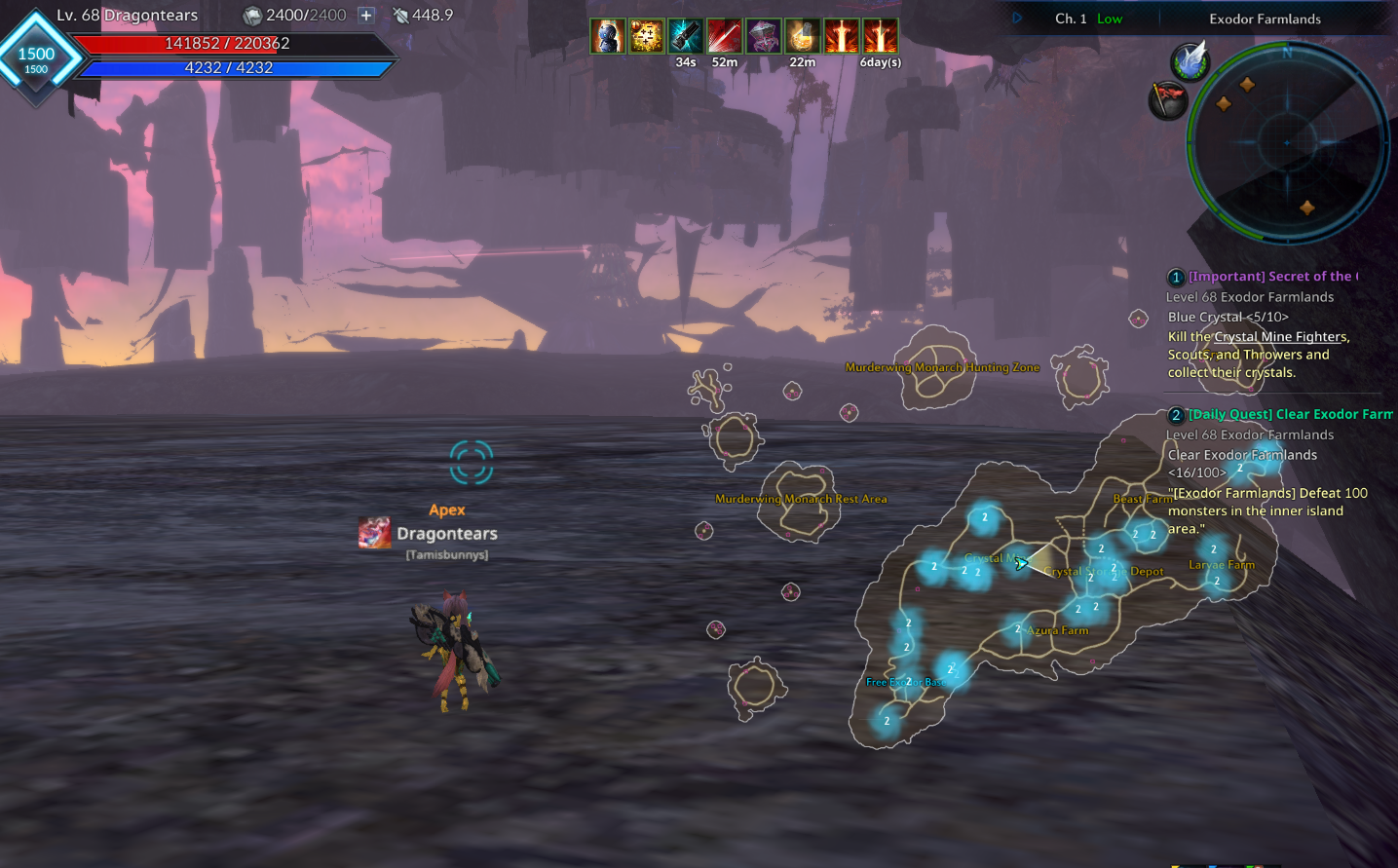Select the golden plus-minus sparkle buff icon
Viewport: 1398px width, 868px height.
[x=646, y=37]
